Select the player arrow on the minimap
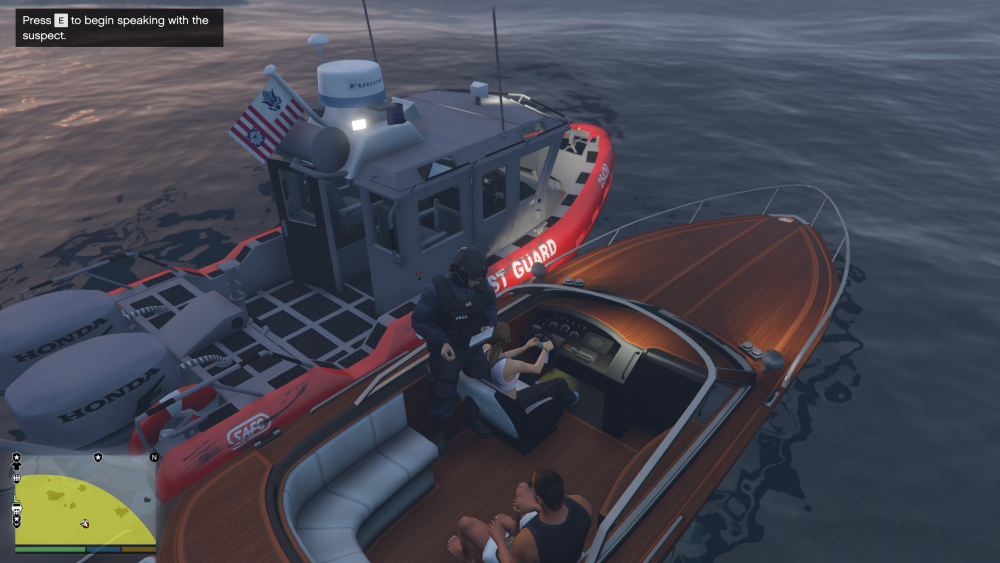 85,522
